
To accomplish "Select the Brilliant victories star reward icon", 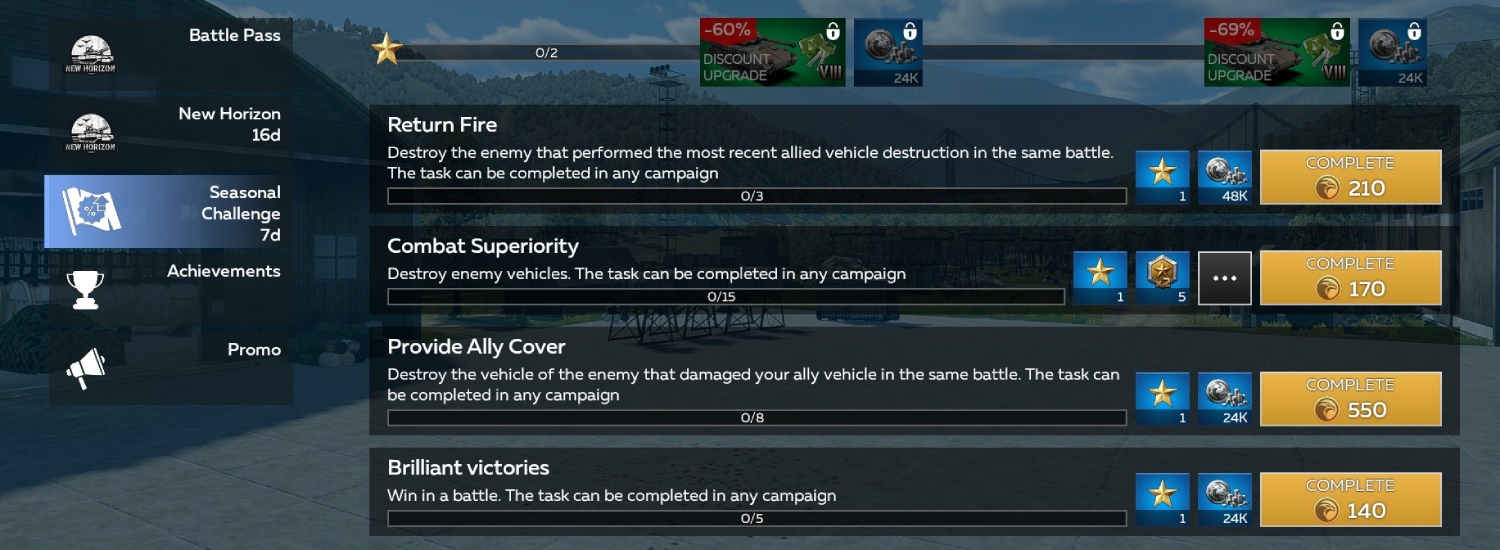I will [1162, 500].
